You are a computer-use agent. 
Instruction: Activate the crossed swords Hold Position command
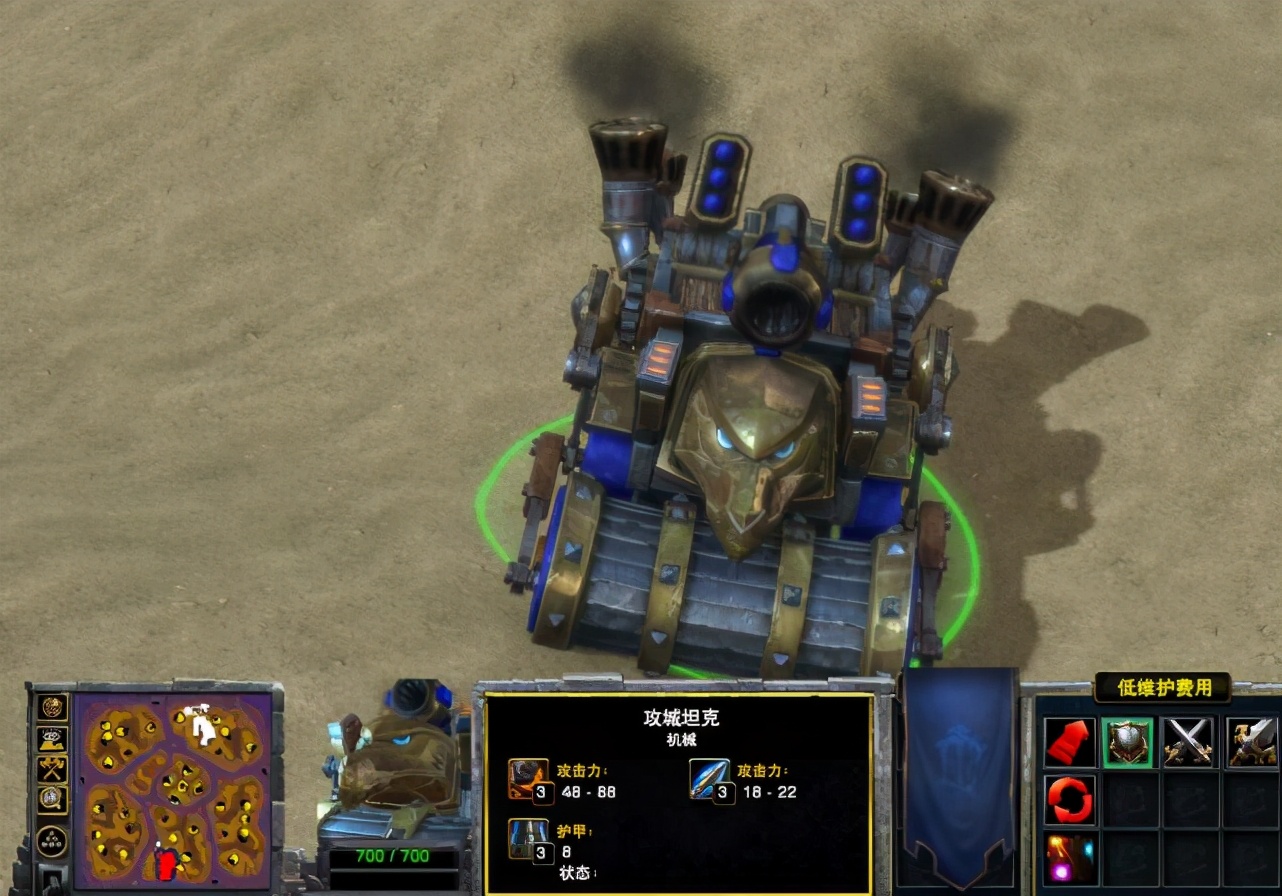1188,742
